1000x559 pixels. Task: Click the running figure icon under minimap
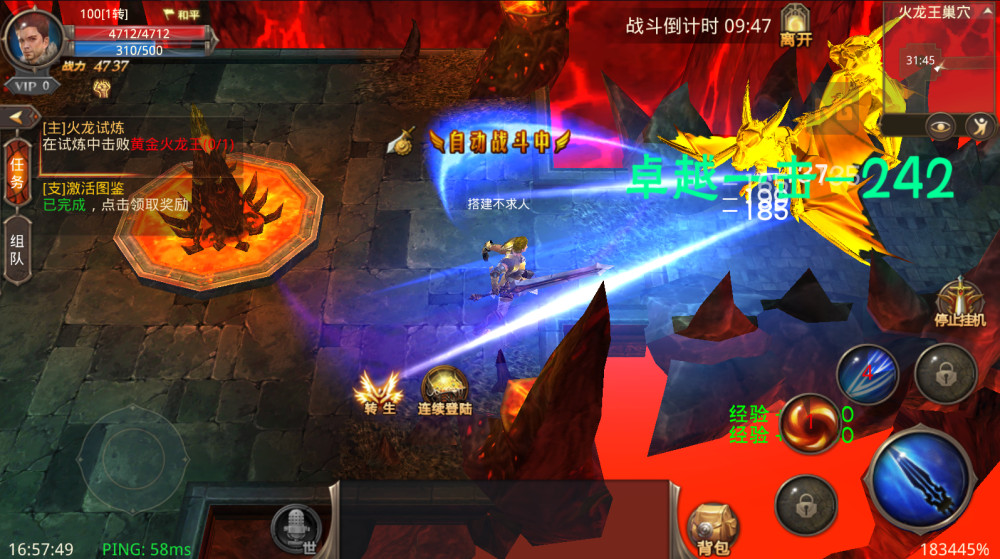[x=979, y=126]
